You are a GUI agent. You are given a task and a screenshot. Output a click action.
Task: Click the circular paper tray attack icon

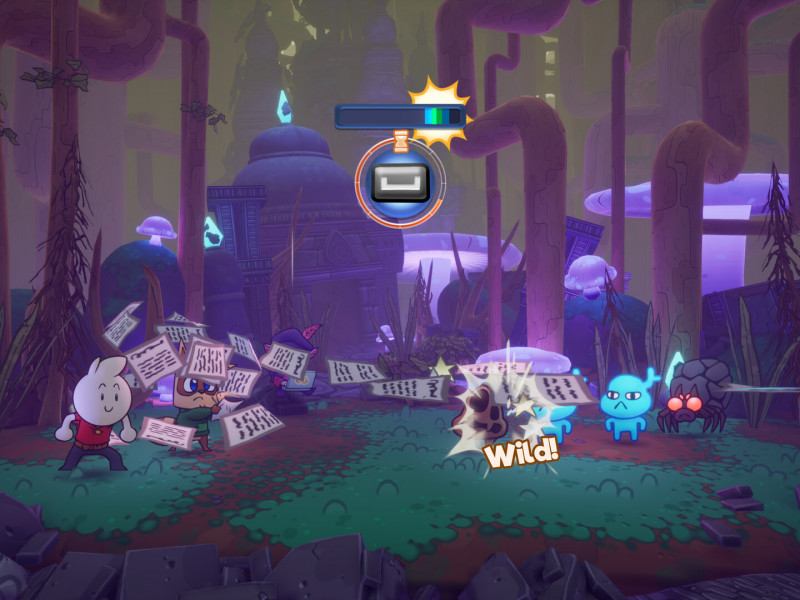tap(399, 182)
